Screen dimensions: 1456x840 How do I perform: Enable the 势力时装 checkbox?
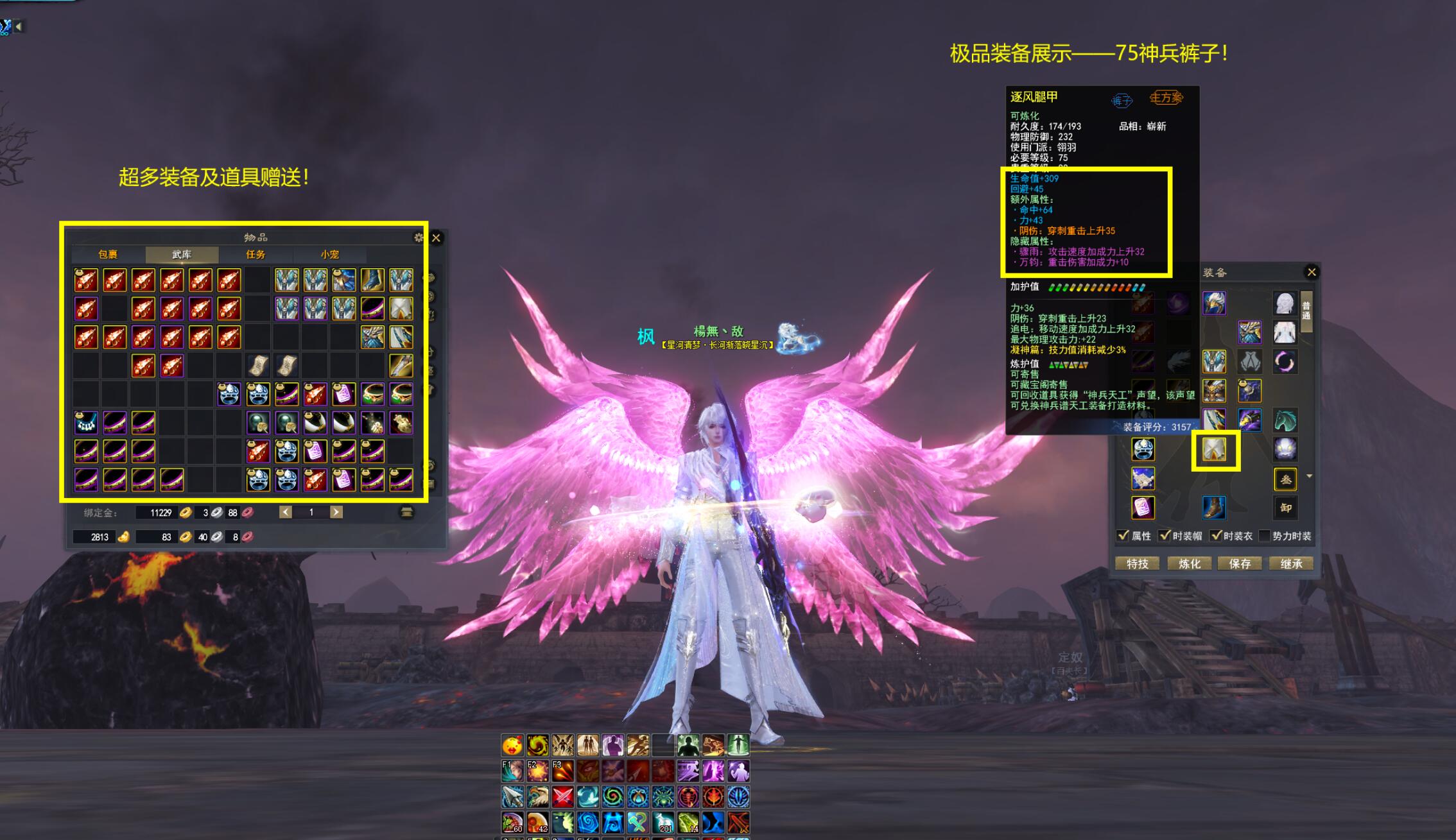(1264, 536)
